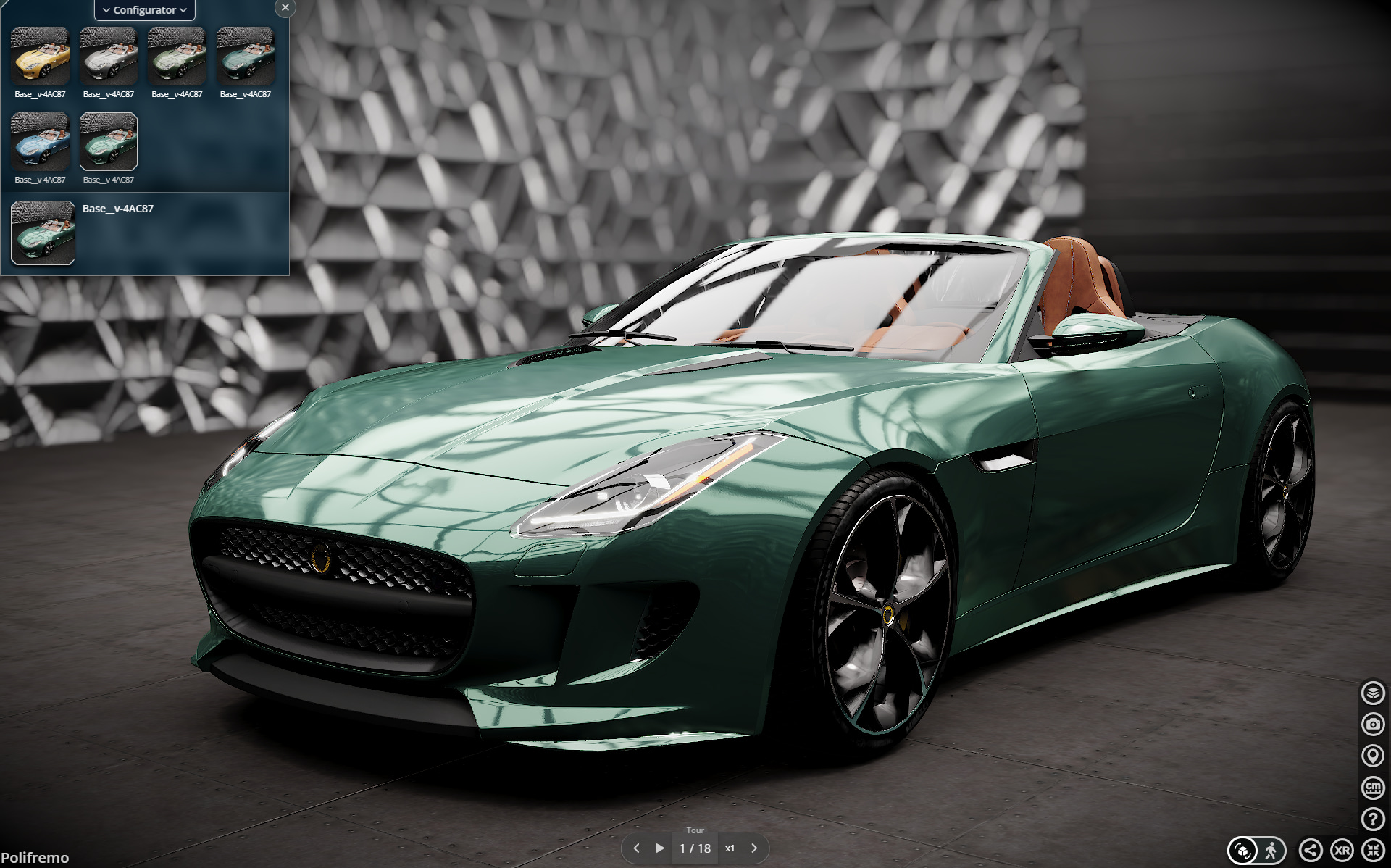The width and height of the screenshot is (1391, 868).
Task: Select the blue car variant thumbnail
Action: pos(40,142)
